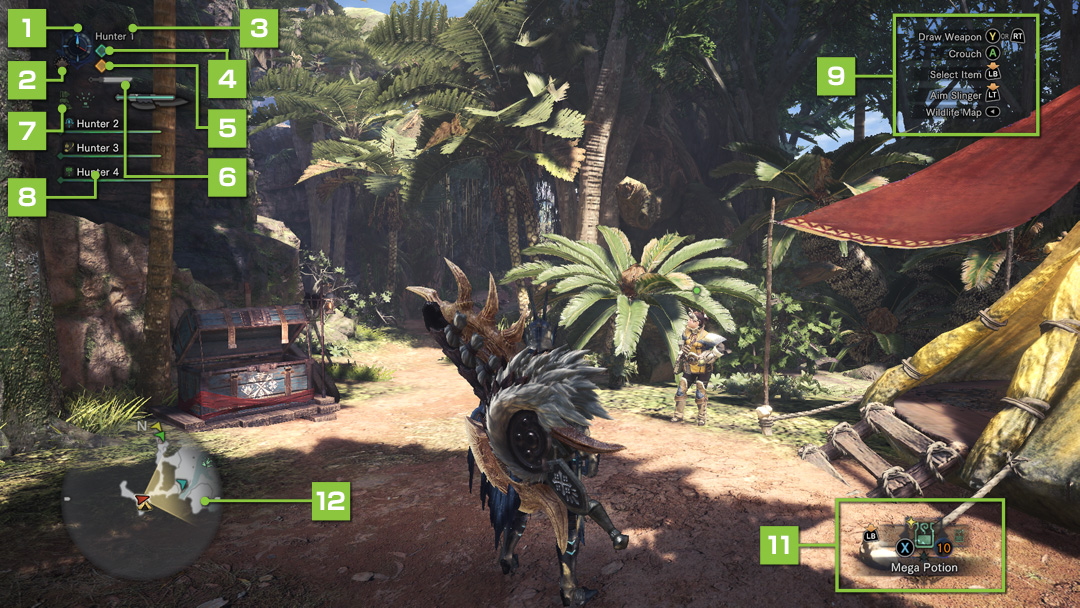The height and width of the screenshot is (608, 1080).
Task: Select Hunter 3 in the party list
Action: [98, 148]
